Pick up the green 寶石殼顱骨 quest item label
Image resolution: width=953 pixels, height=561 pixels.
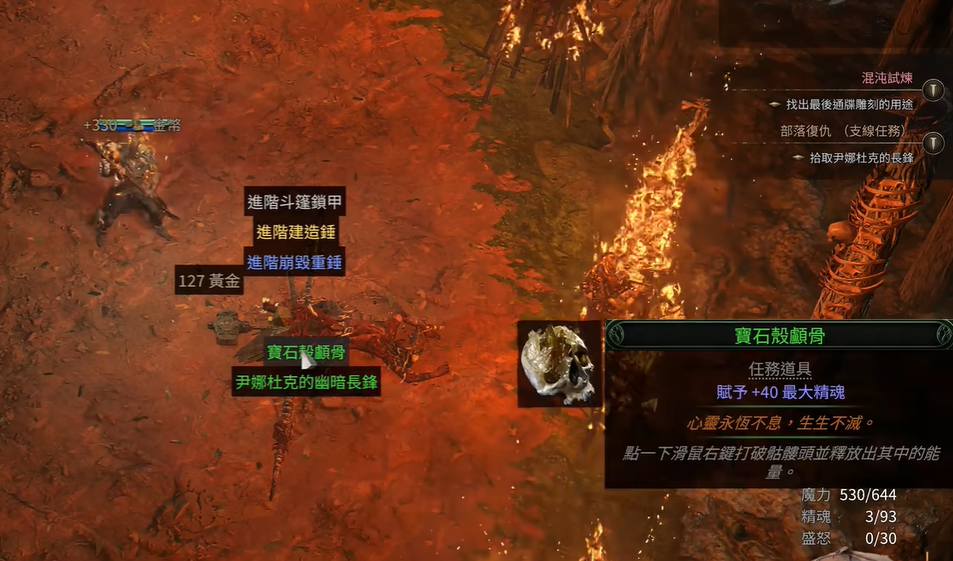point(306,352)
